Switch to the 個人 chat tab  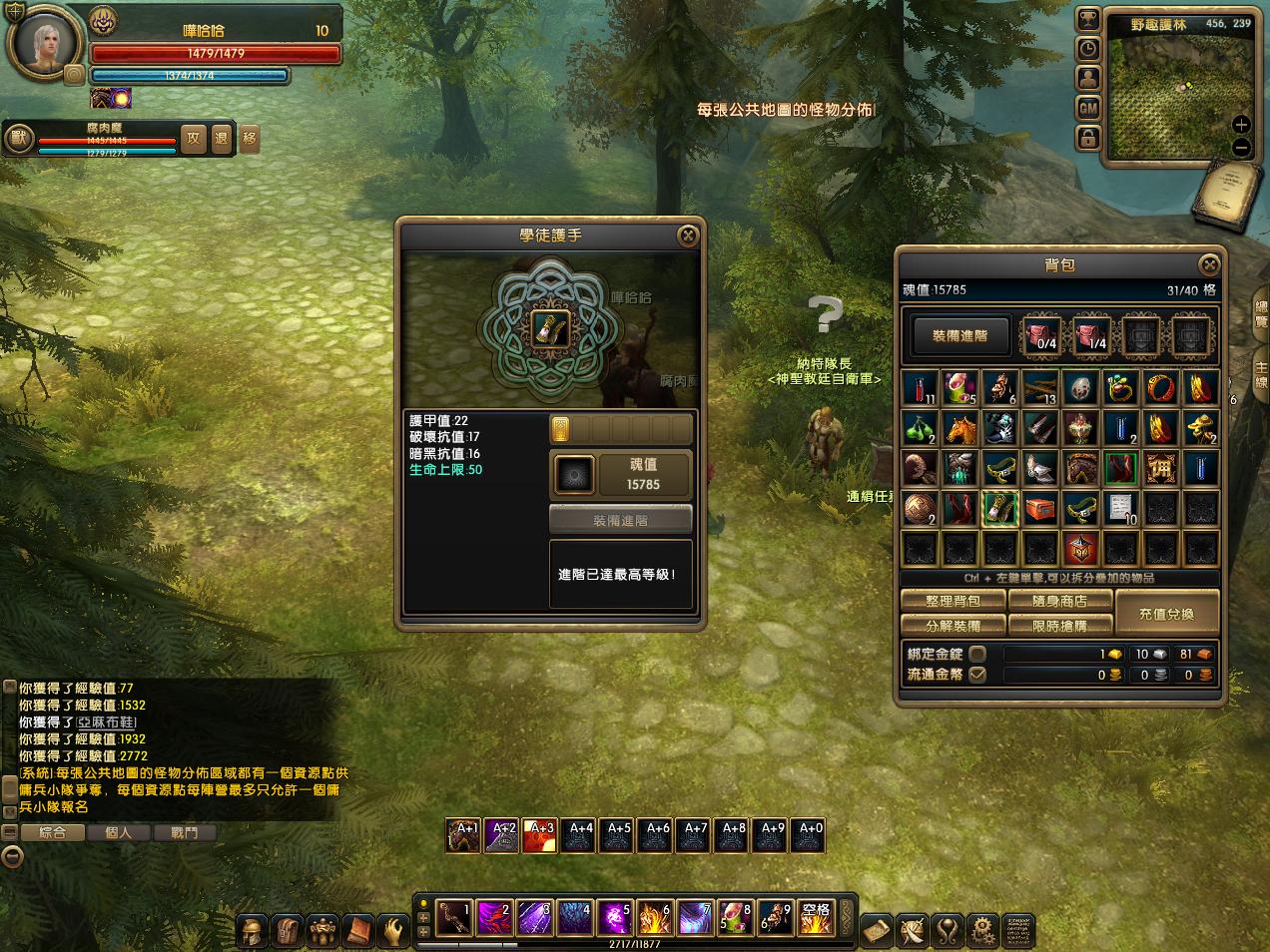point(119,832)
